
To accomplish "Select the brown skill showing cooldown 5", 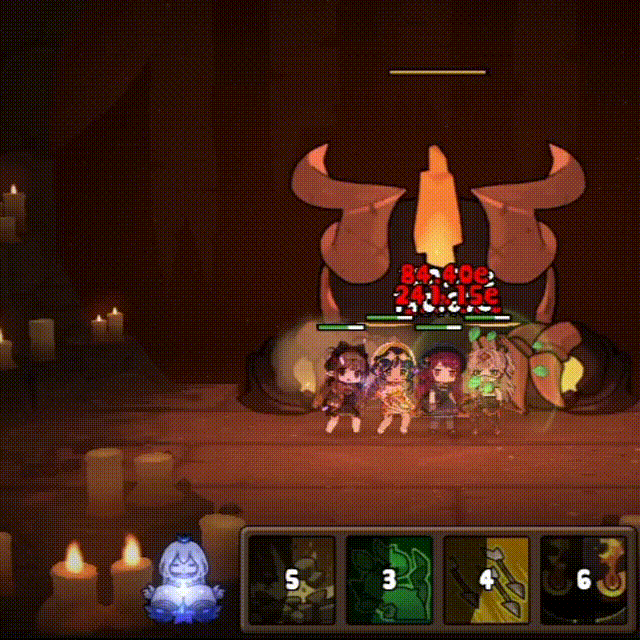I will 292,580.
